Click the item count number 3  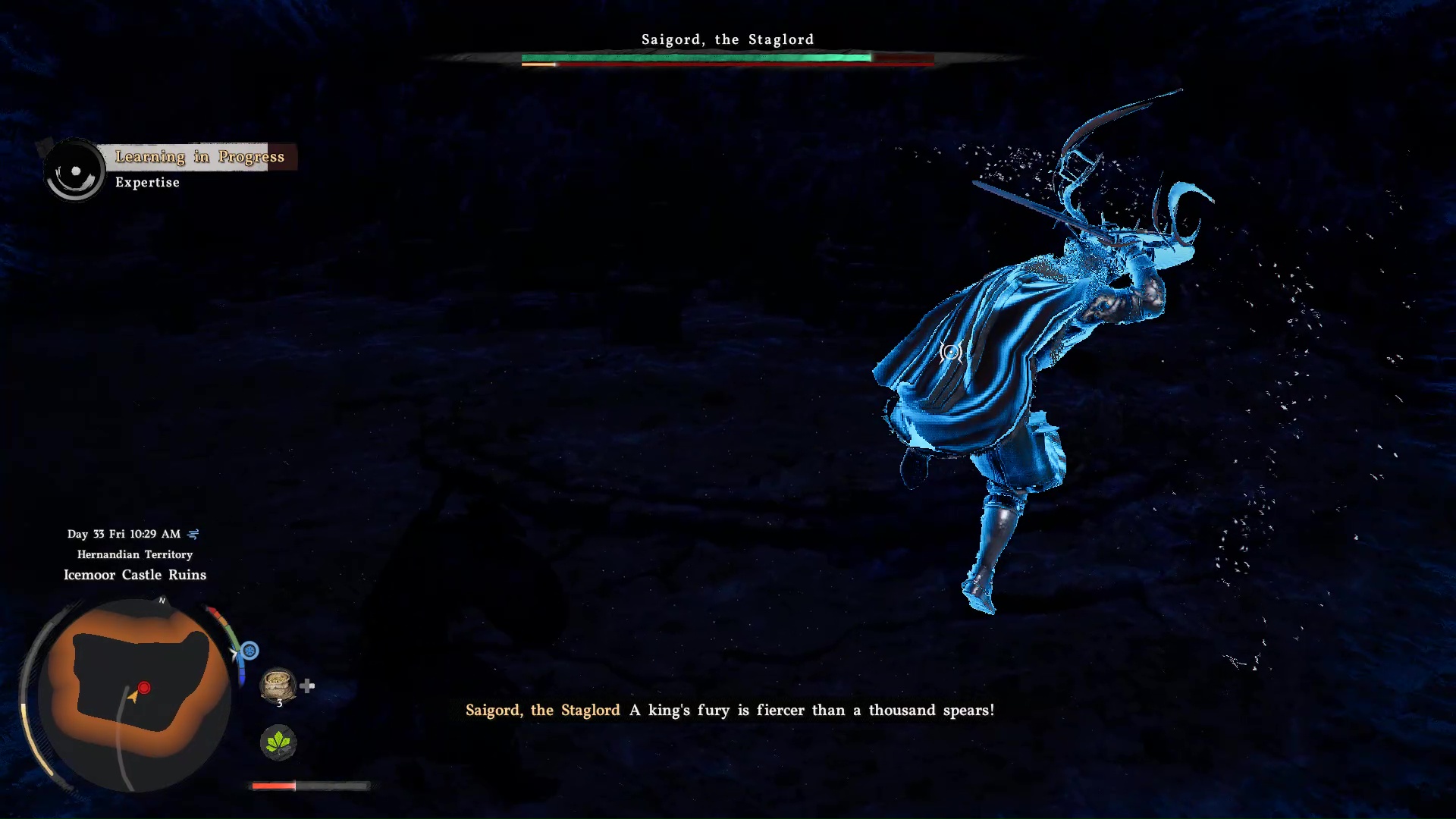pos(279,704)
